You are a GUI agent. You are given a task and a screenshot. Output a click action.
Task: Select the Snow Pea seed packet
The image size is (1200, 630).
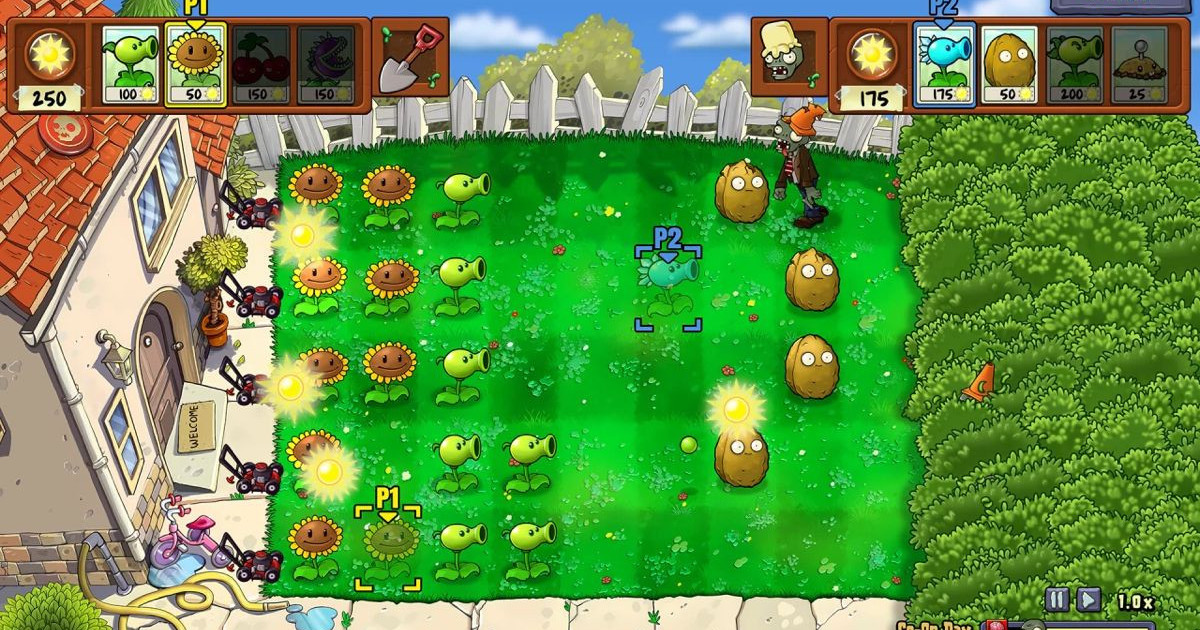(x=943, y=64)
